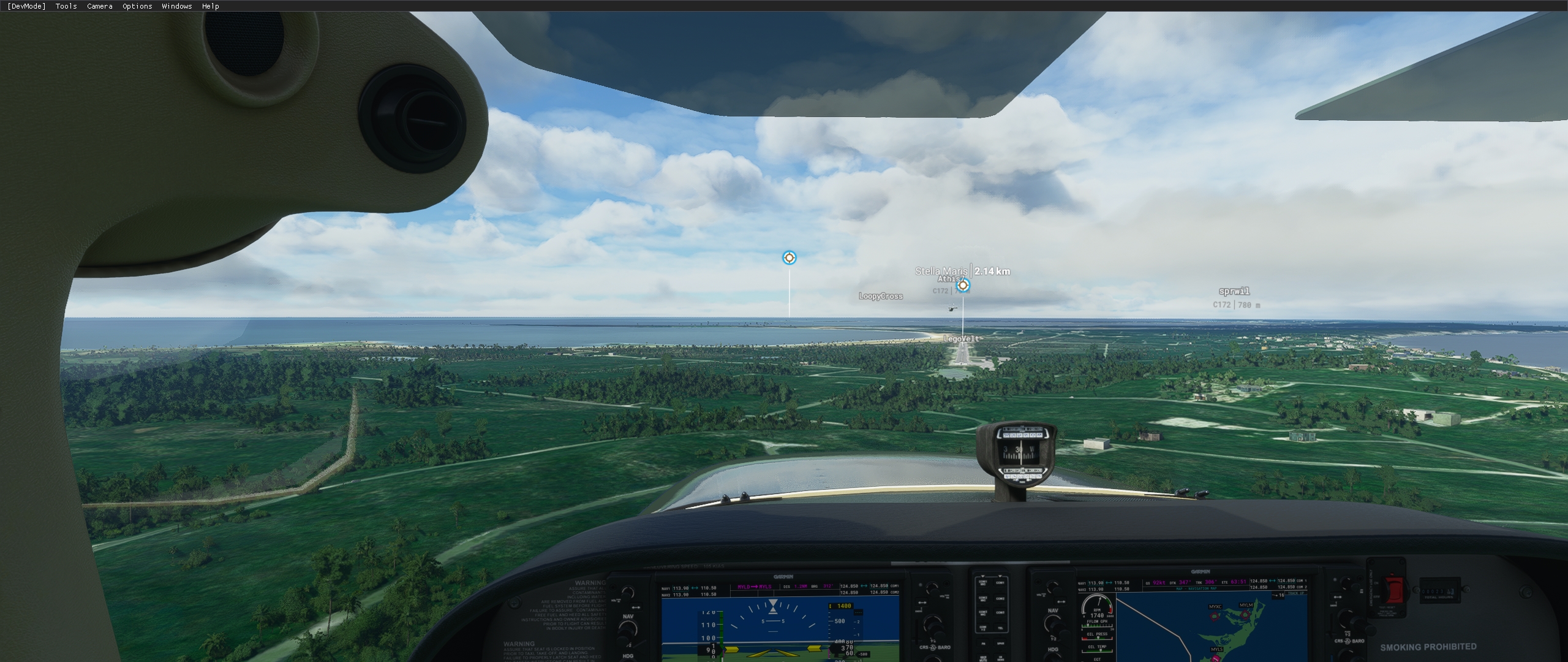Screen dimensions: 1568x662
Task: Click the MYLS airport icon on the map
Action: 1216,659
